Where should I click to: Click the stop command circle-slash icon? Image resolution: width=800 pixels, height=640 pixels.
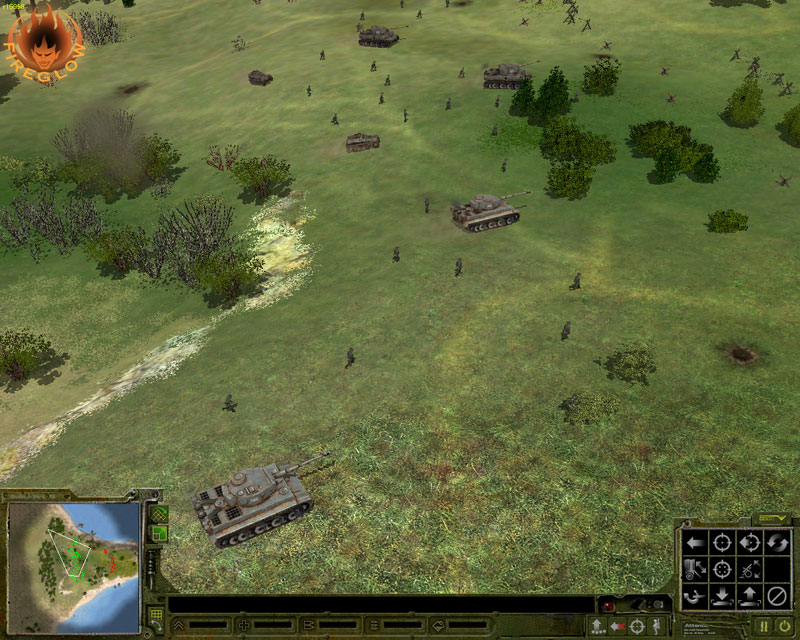point(776,598)
